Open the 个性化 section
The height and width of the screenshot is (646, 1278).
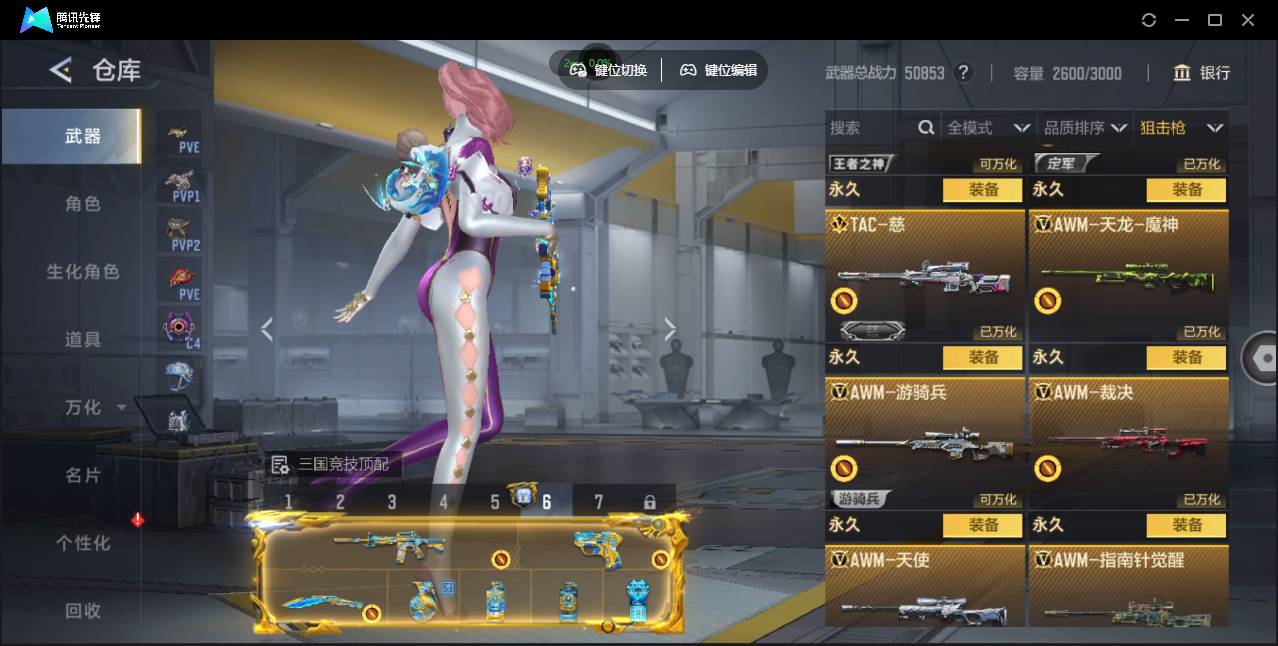pos(82,543)
